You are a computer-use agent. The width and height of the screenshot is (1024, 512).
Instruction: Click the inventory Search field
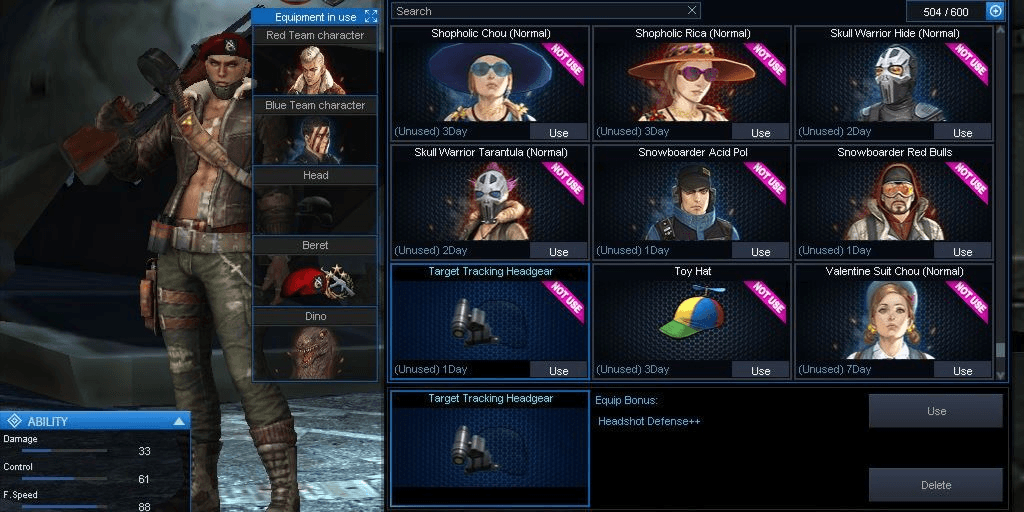[538, 11]
